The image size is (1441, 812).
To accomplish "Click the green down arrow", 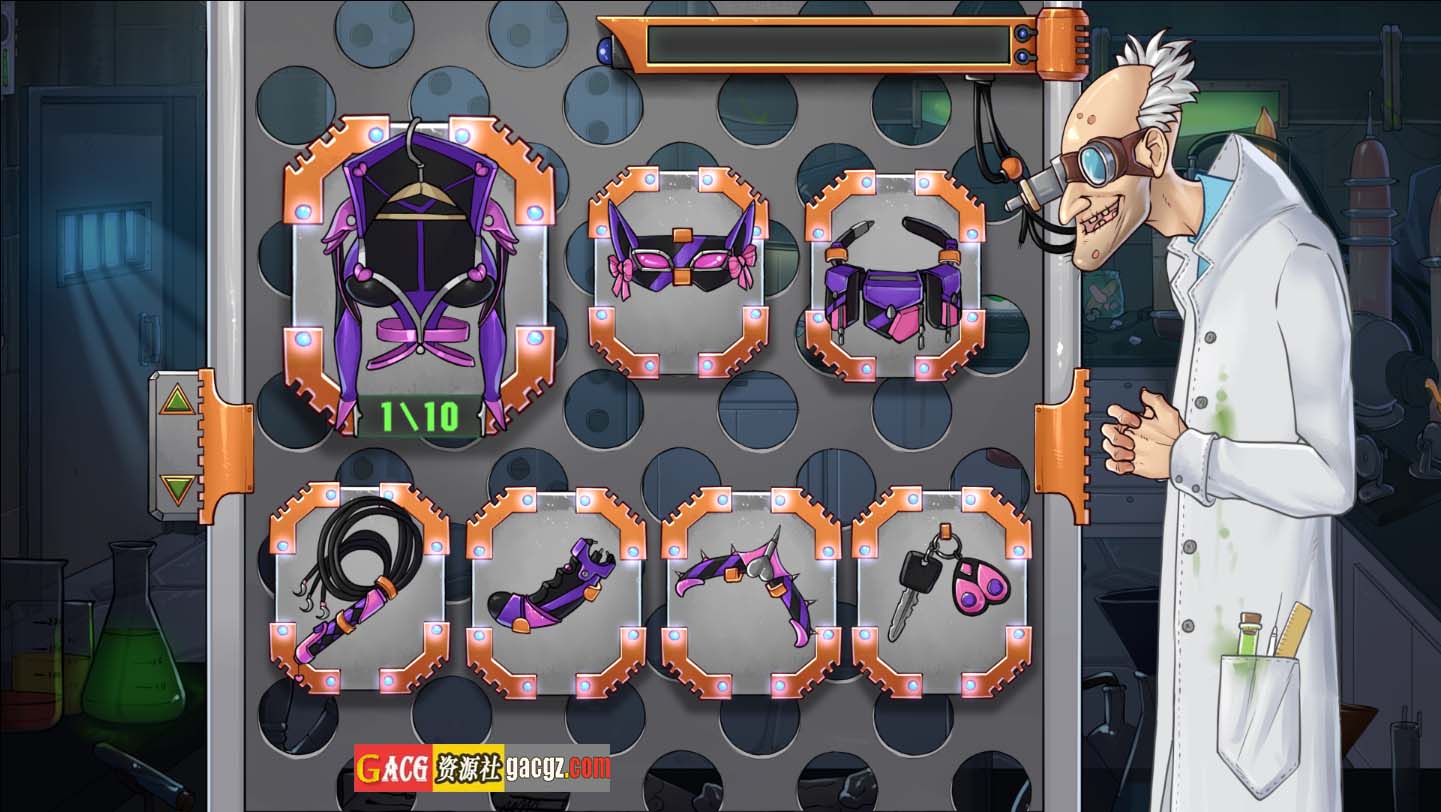I will tap(178, 489).
